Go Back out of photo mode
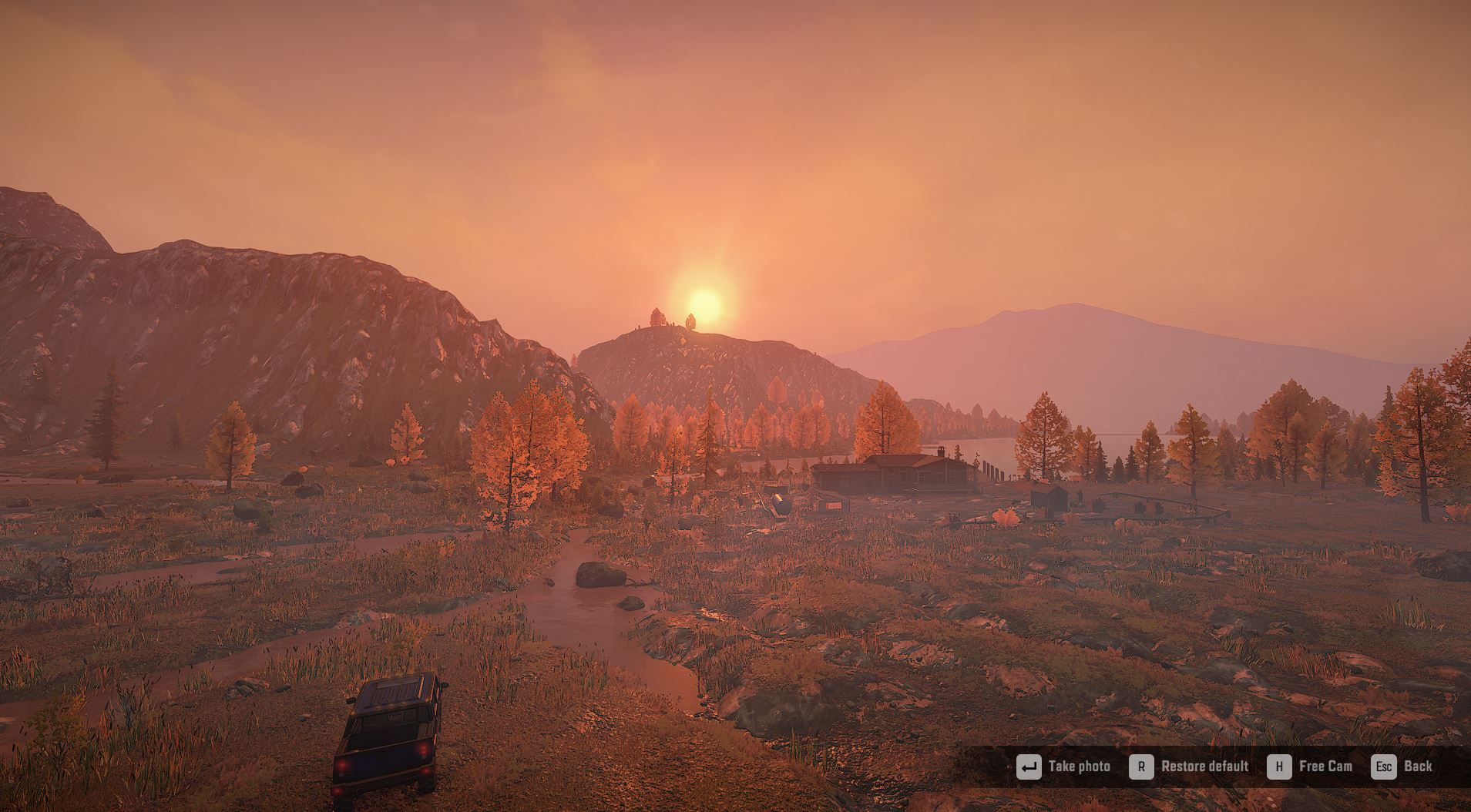This screenshot has width=1471, height=812. 1403,767
